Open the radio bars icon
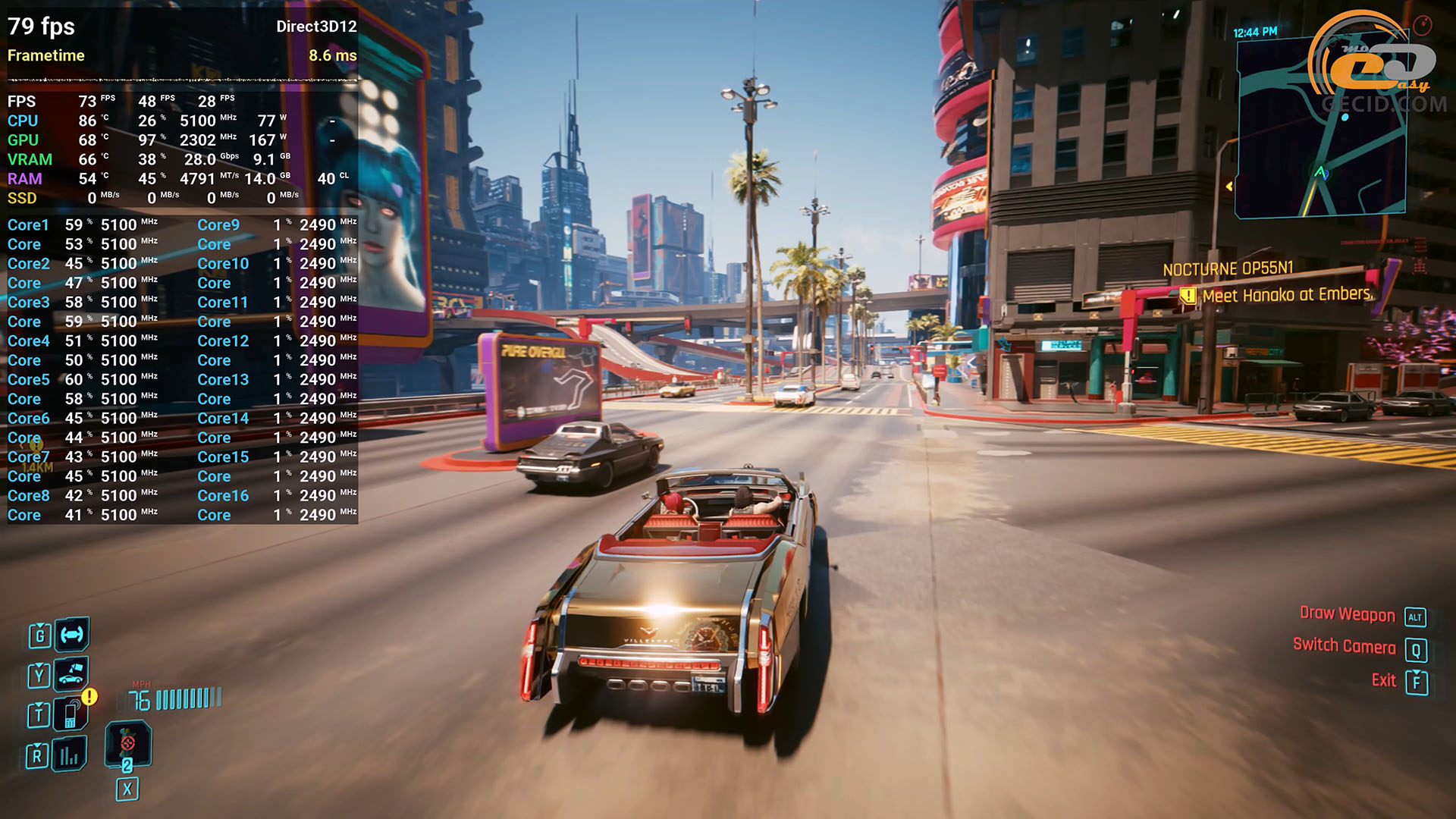 70,755
